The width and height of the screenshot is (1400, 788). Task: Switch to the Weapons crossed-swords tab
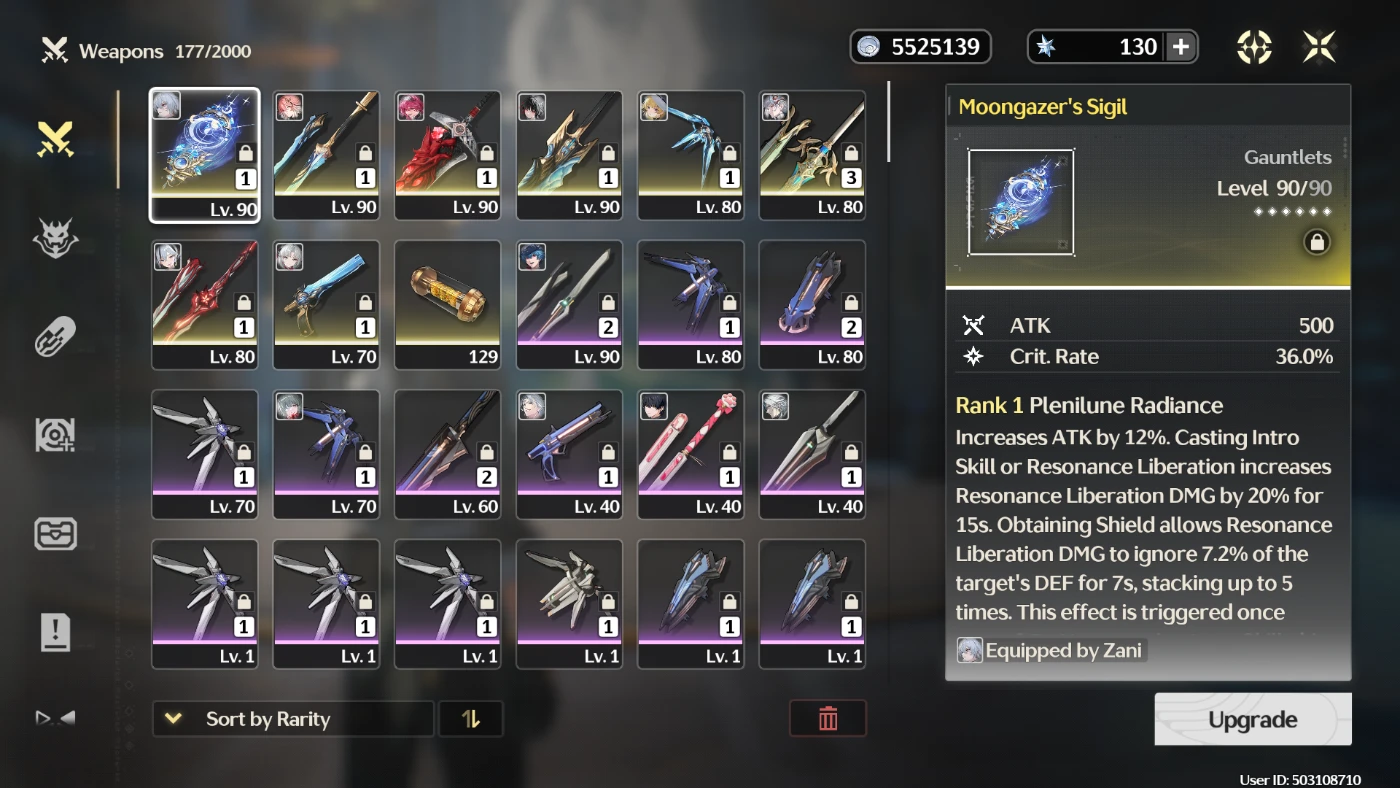click(56, 140)
